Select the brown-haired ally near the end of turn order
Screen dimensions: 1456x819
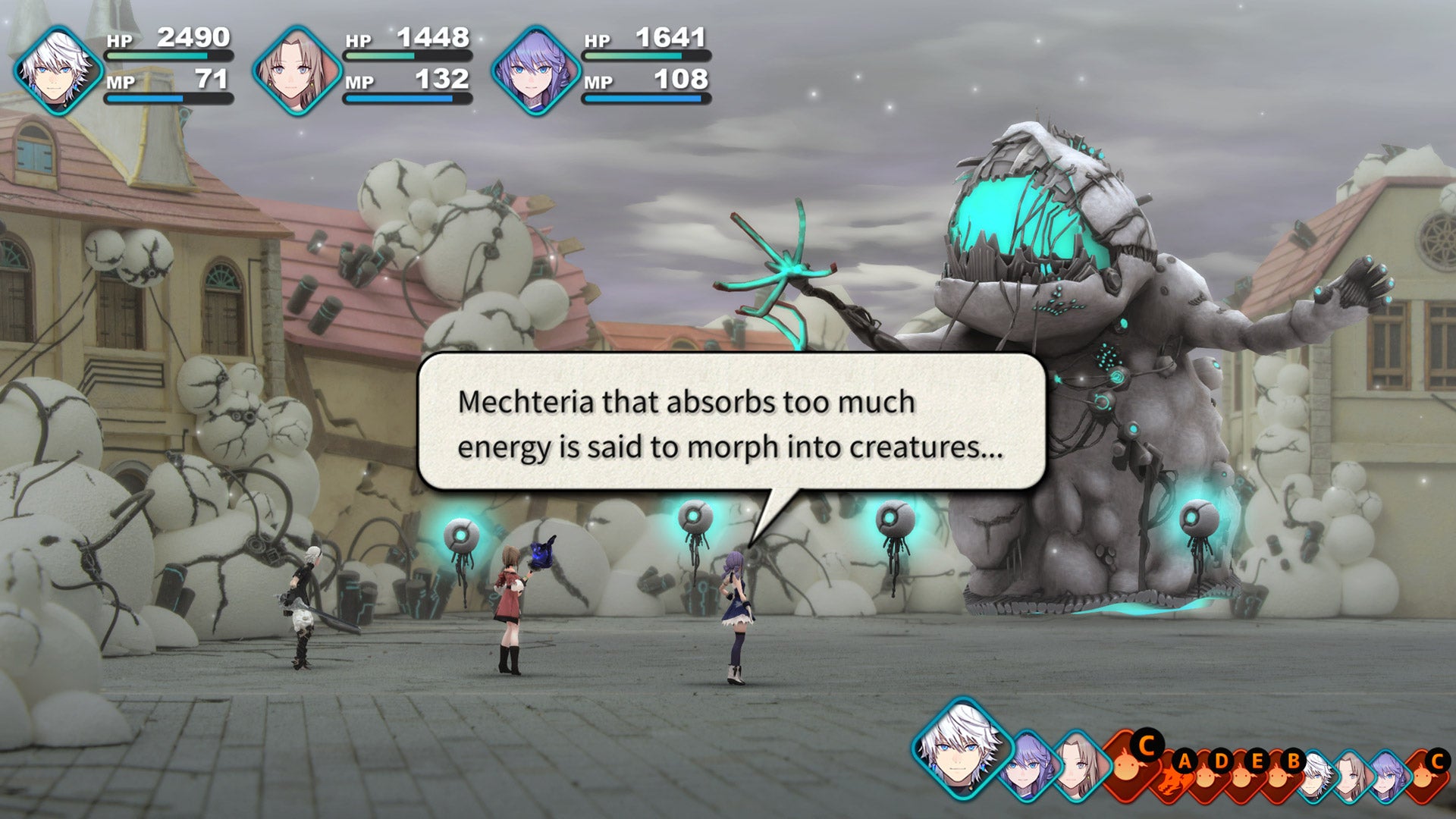click(x=1352, y=775)
